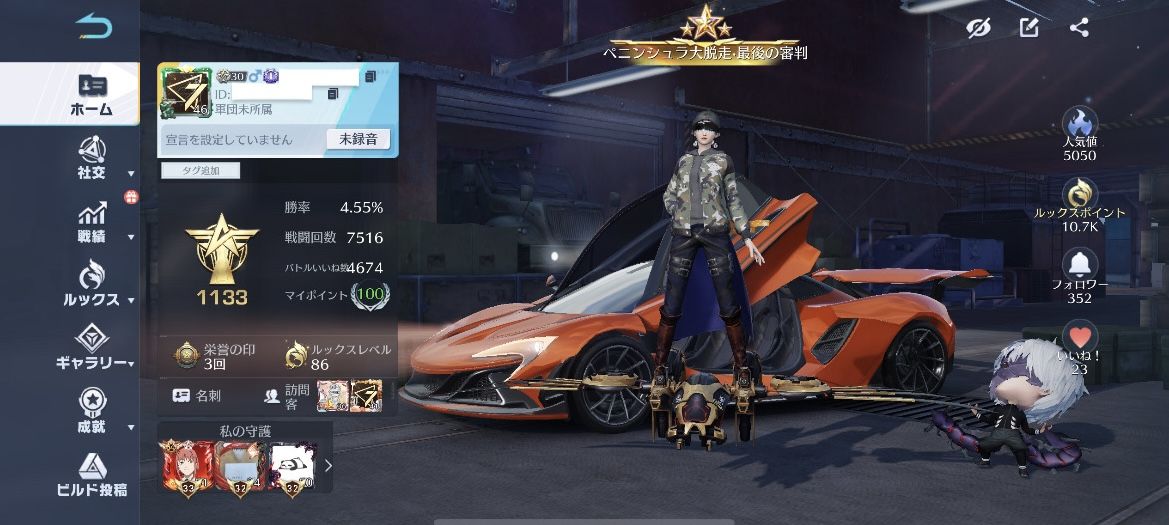The height and width of the screenshot is (525, 1169).
Task: Click the 未録音 voice record button
Action: pyautogui.click(x=358, y=139)
